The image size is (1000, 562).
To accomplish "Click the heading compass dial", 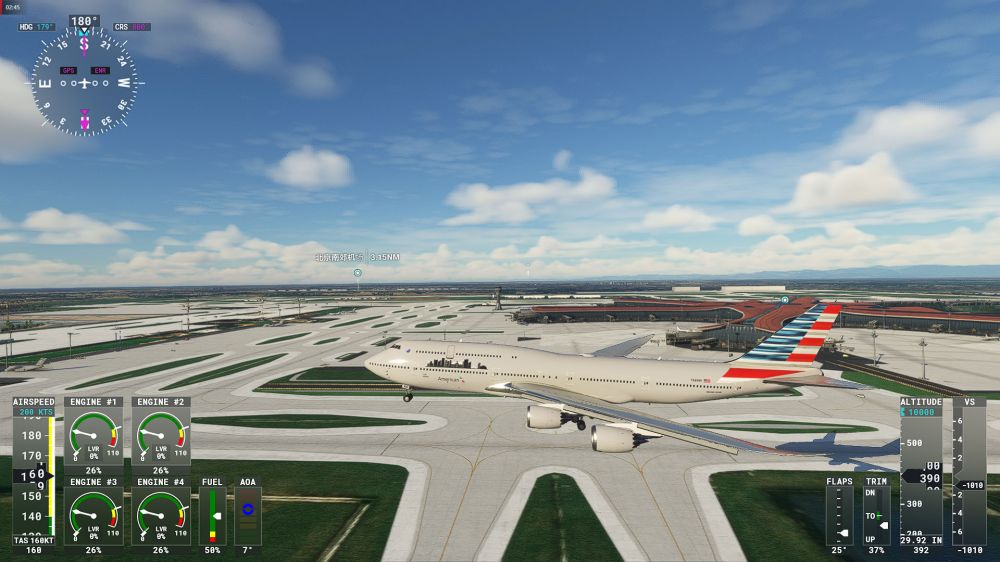I will 84,81.
